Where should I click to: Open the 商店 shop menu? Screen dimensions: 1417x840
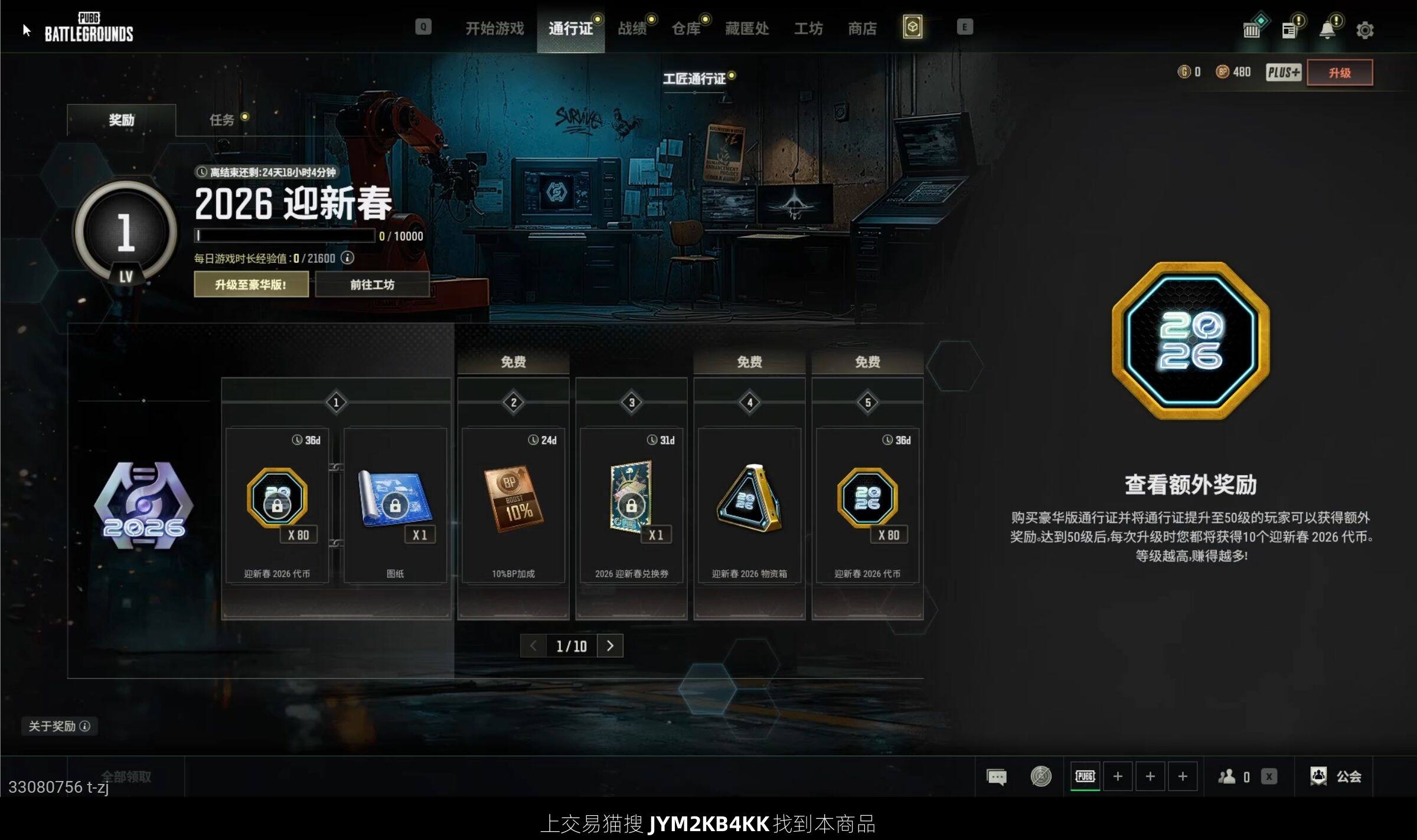[862, 28]
